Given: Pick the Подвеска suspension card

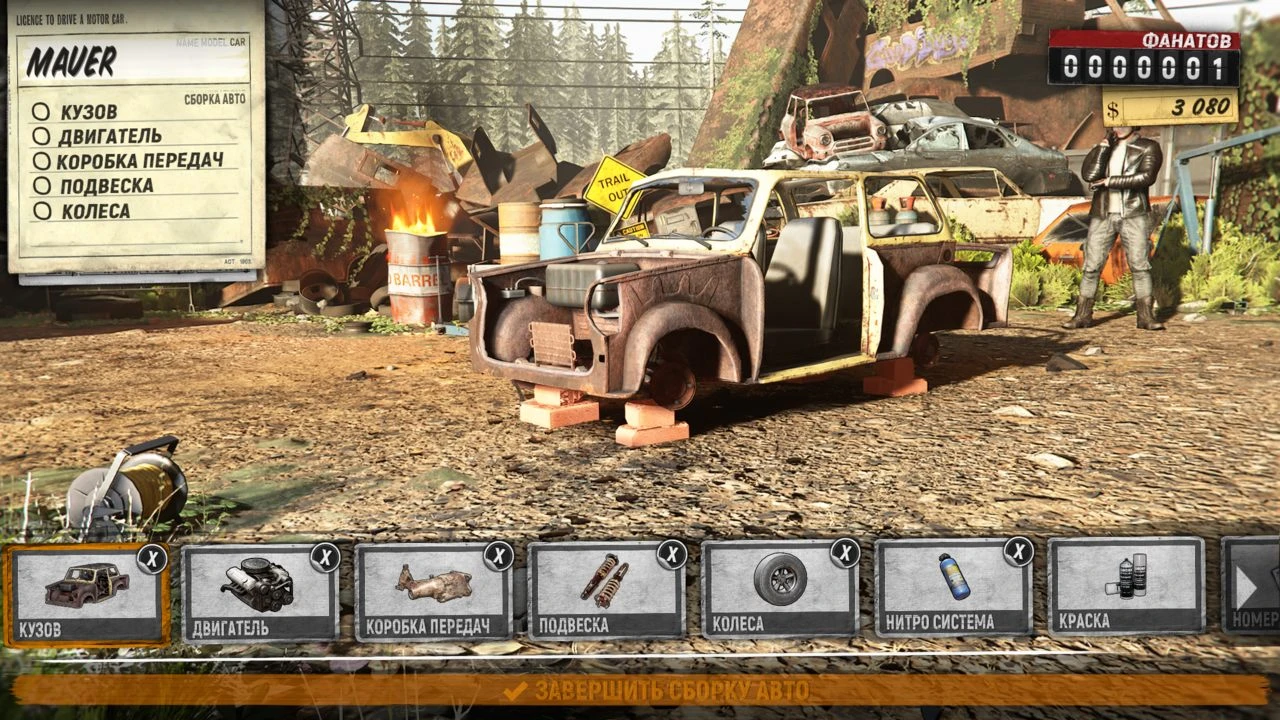Looking at the screenshot, I should 606,595.
